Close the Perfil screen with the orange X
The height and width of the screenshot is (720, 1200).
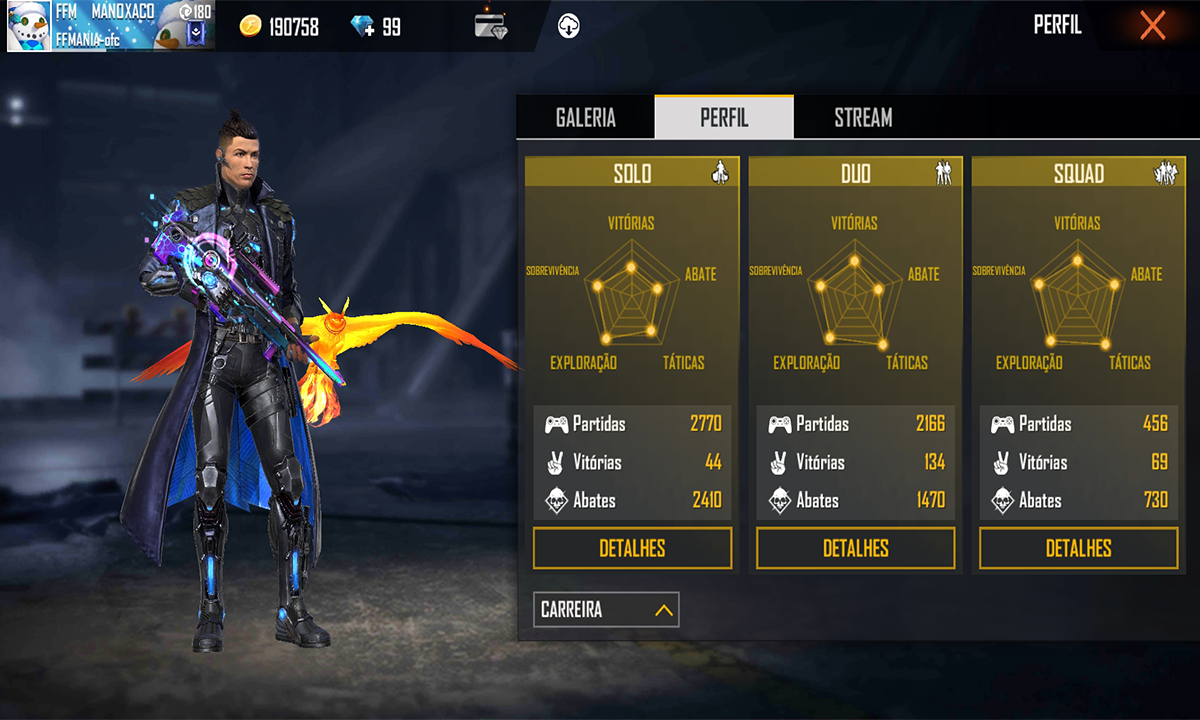pos(1152,26)
